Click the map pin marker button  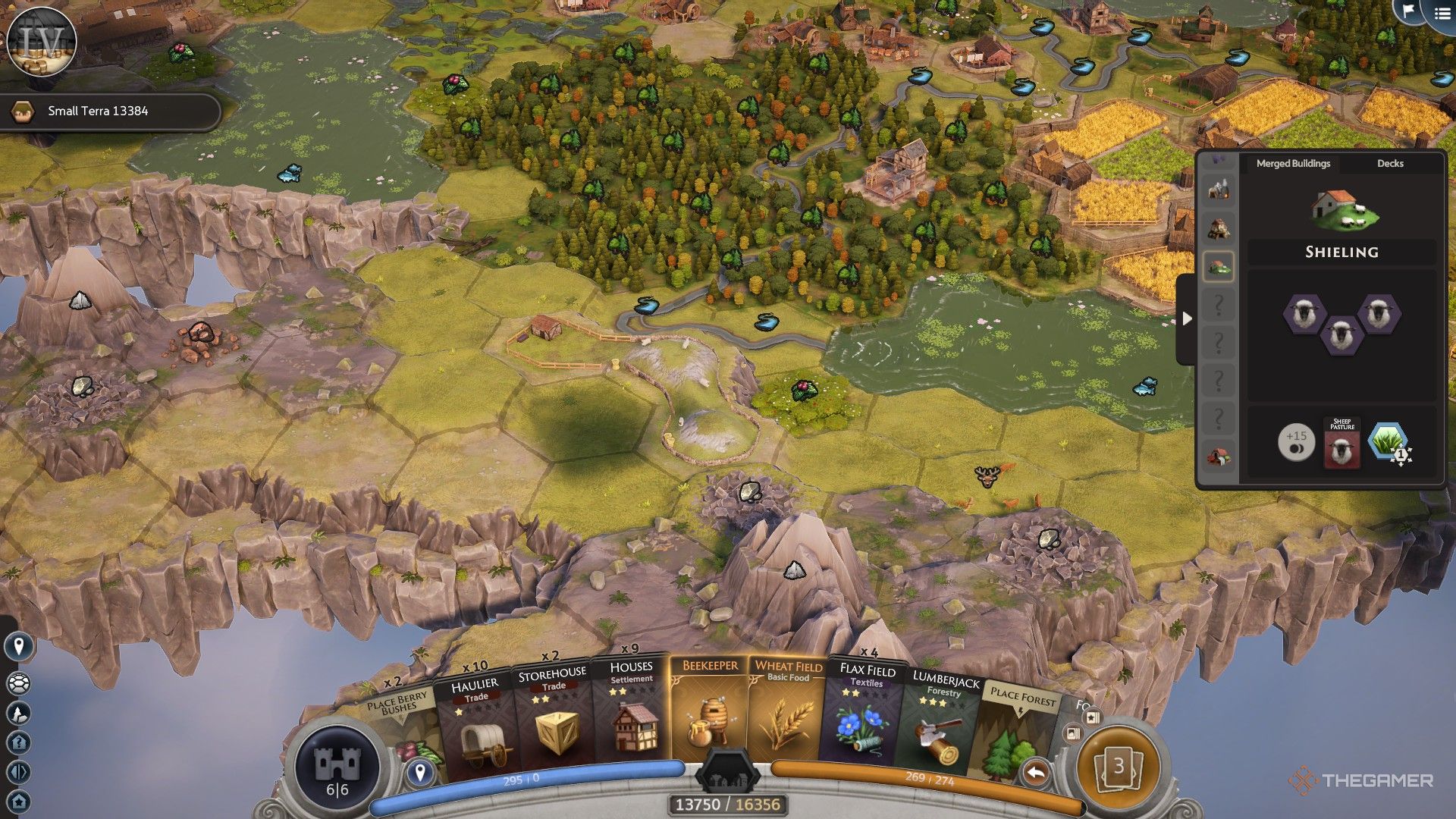(19, 646)
